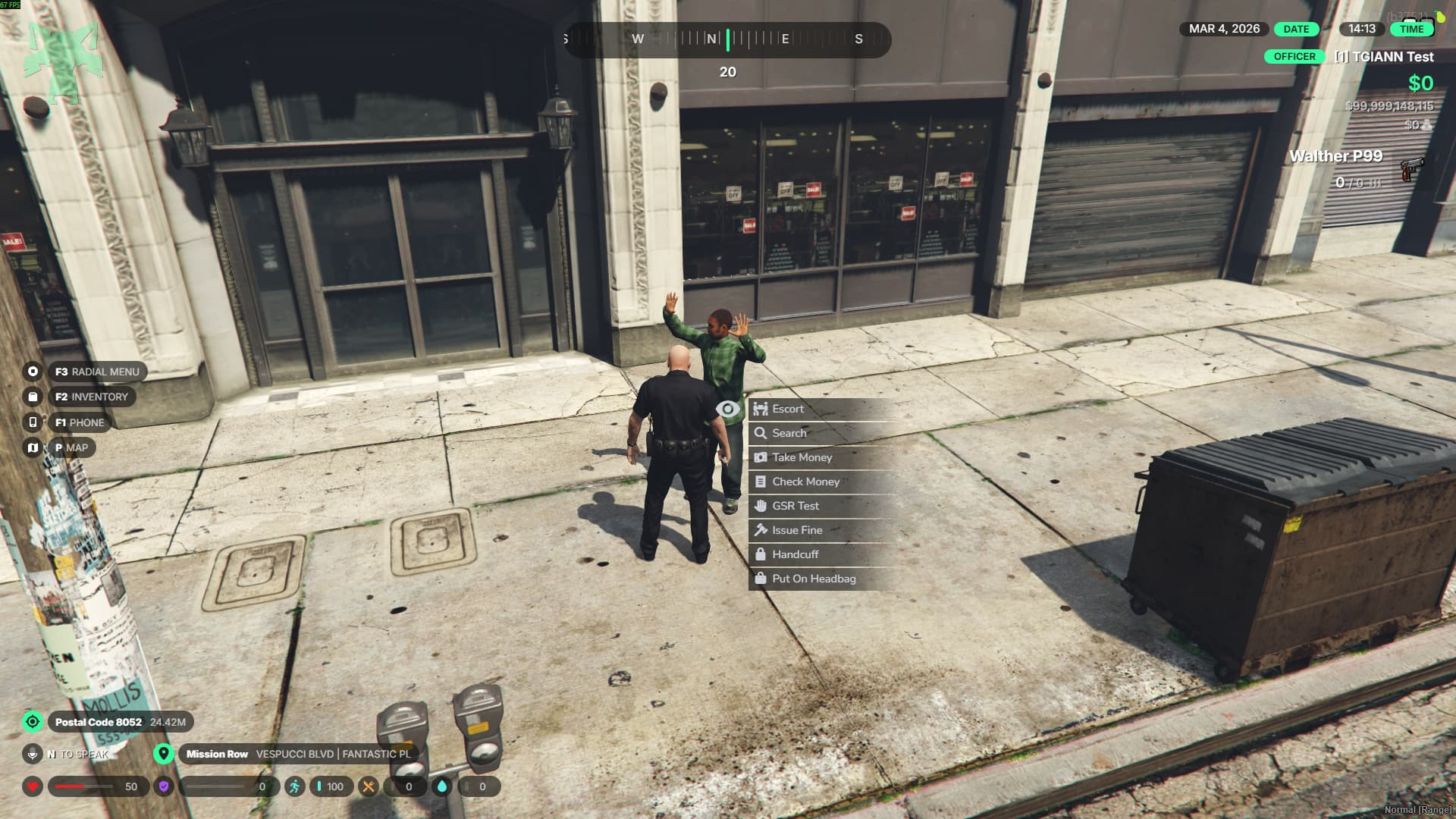Pick Take Money in the interaction list
Viewport: 1456px width, 819px height.
click(802, 457)
